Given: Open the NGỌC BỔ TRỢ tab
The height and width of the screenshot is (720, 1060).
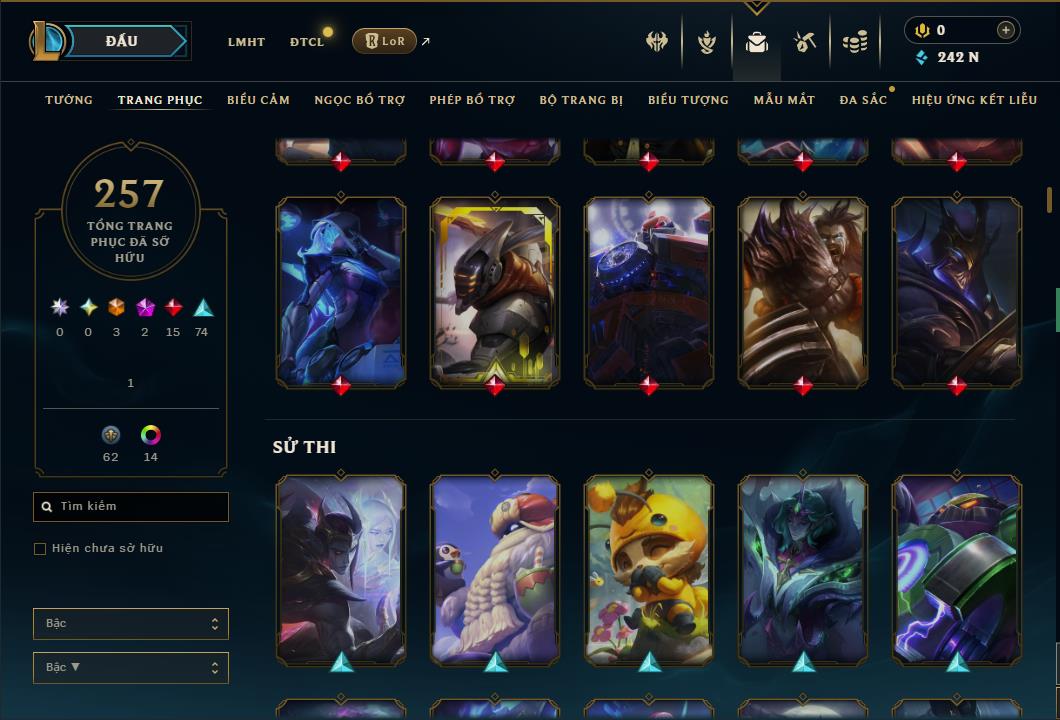Looking at the screenshot, I should (x=359, y=100).
